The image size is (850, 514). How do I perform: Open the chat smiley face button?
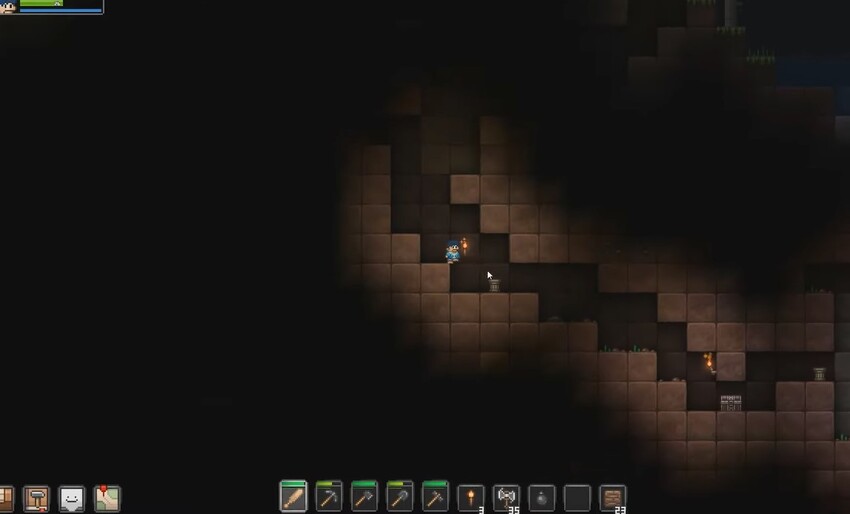coord(72,498)
